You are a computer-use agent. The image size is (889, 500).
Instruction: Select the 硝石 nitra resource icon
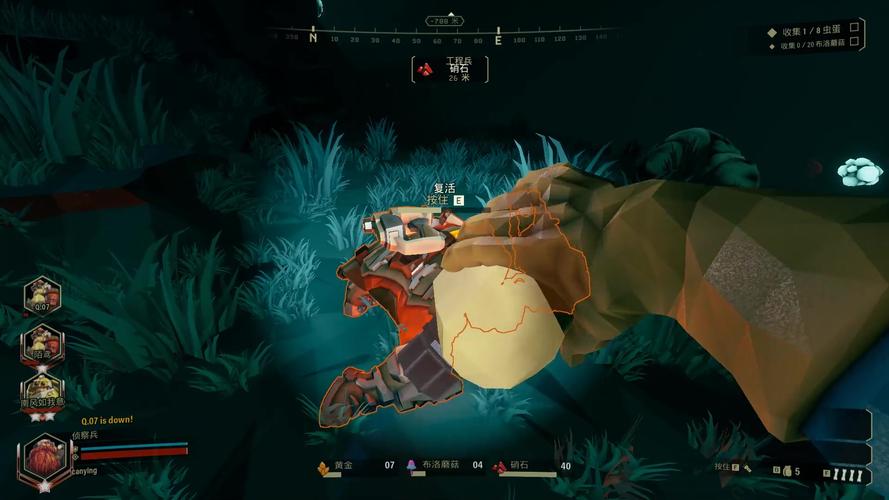click(499, 466)
